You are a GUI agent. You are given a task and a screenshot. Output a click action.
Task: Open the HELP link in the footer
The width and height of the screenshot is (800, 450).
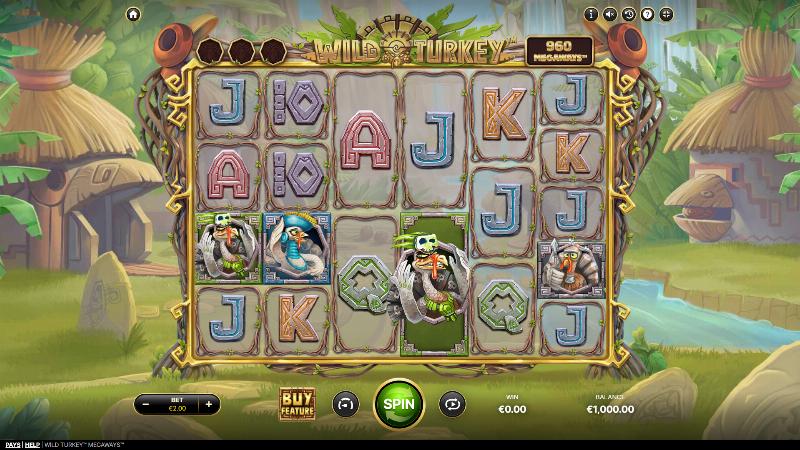pyautogui.click(x=32, y=444)
